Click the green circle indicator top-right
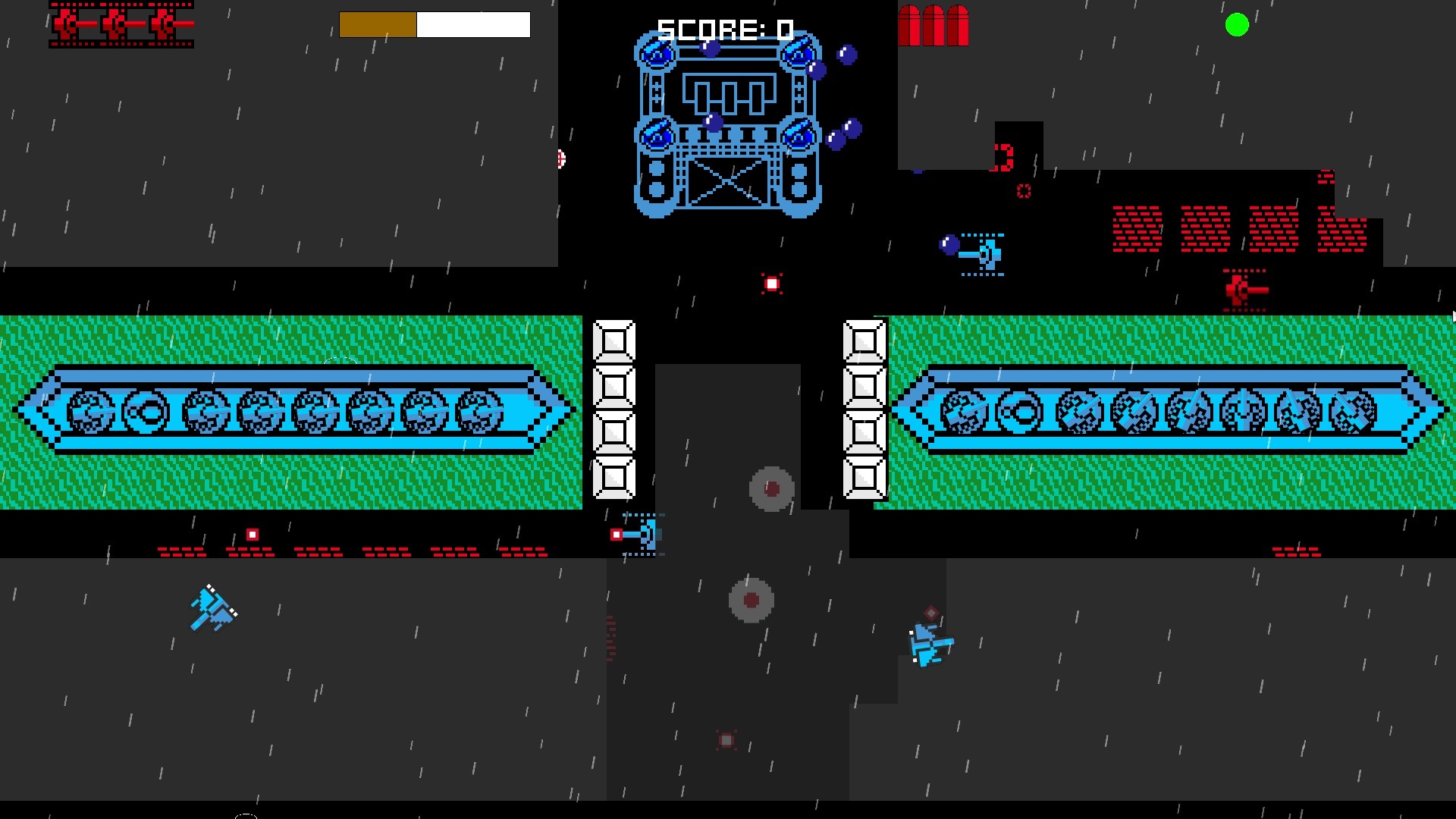 pyautogui.click(x=1236, y=27)
